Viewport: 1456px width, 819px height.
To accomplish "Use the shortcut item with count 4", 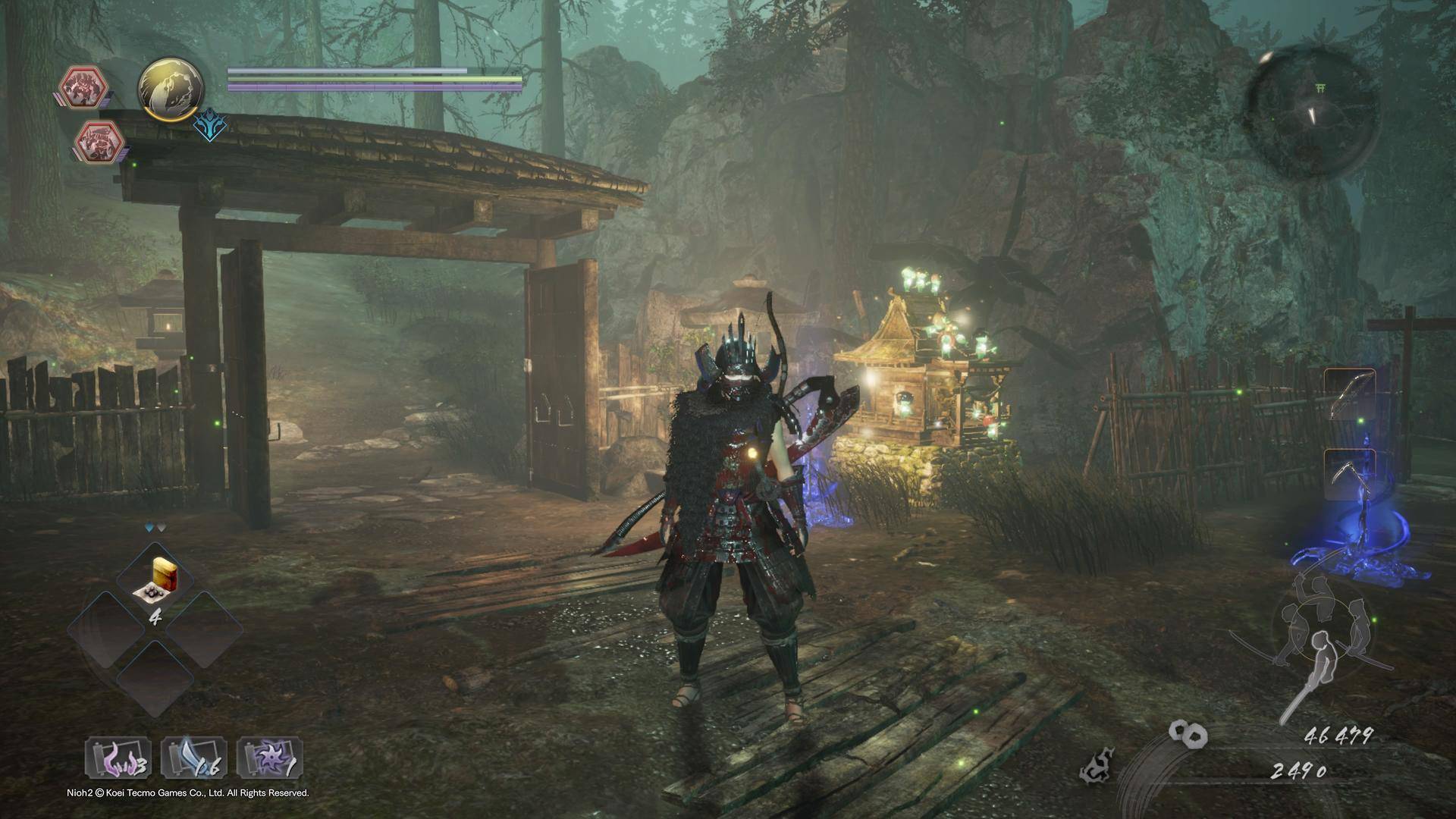I will click(155, 584).
